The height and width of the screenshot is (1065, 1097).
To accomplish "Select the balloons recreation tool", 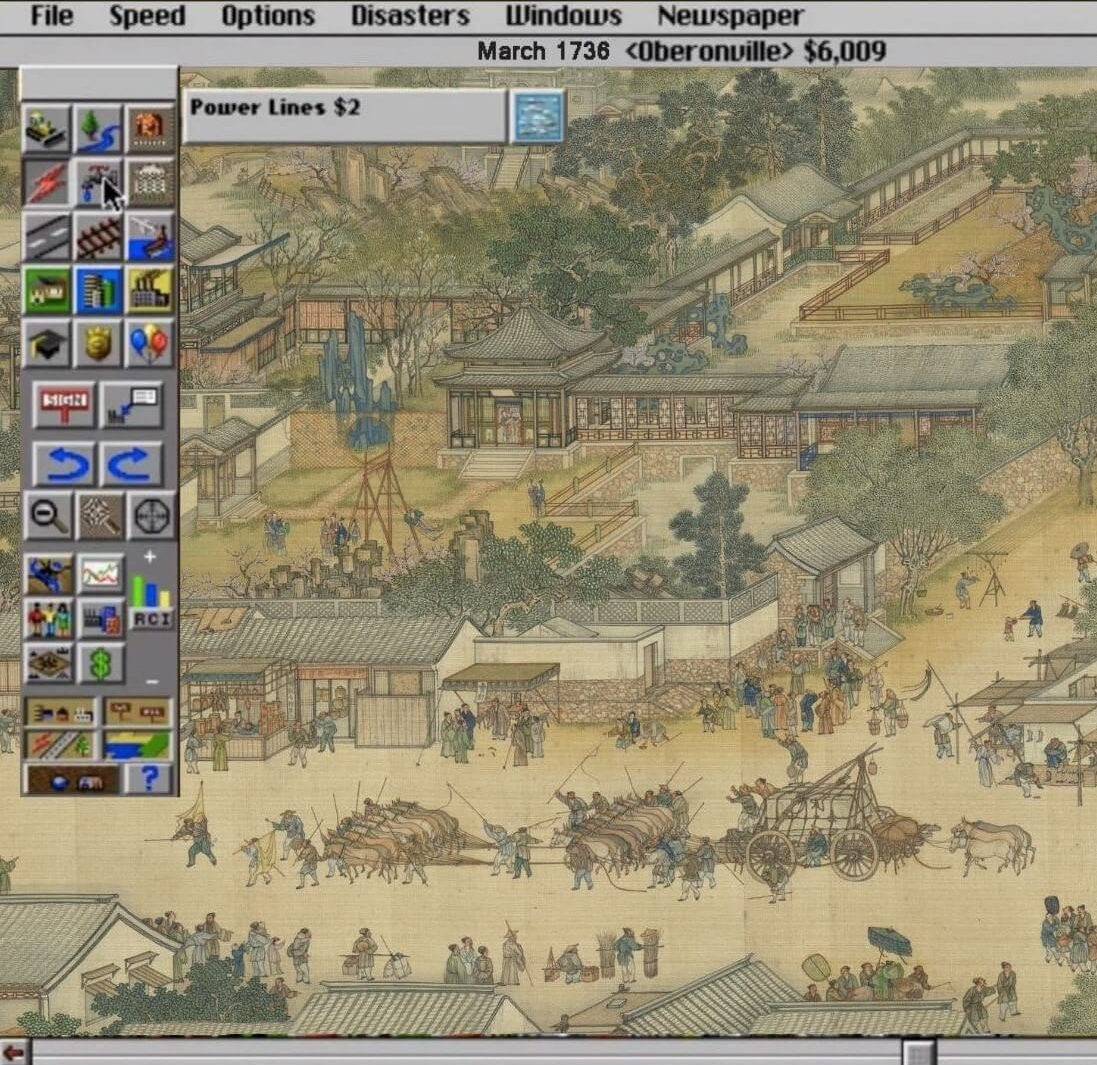I will click(x=151, y=345).
